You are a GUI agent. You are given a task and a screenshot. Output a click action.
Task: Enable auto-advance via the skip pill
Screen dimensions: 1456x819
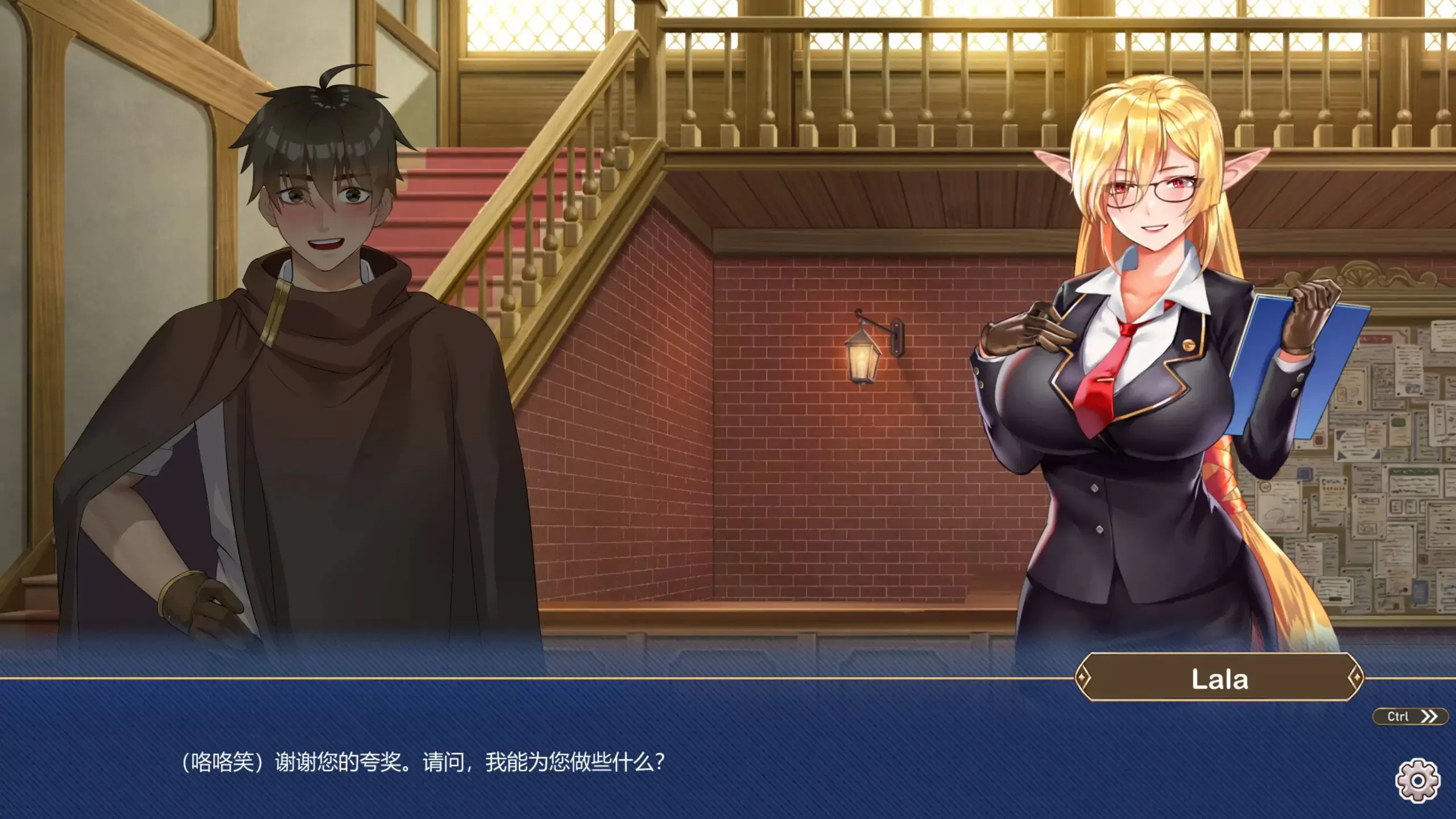point(1410,715)
